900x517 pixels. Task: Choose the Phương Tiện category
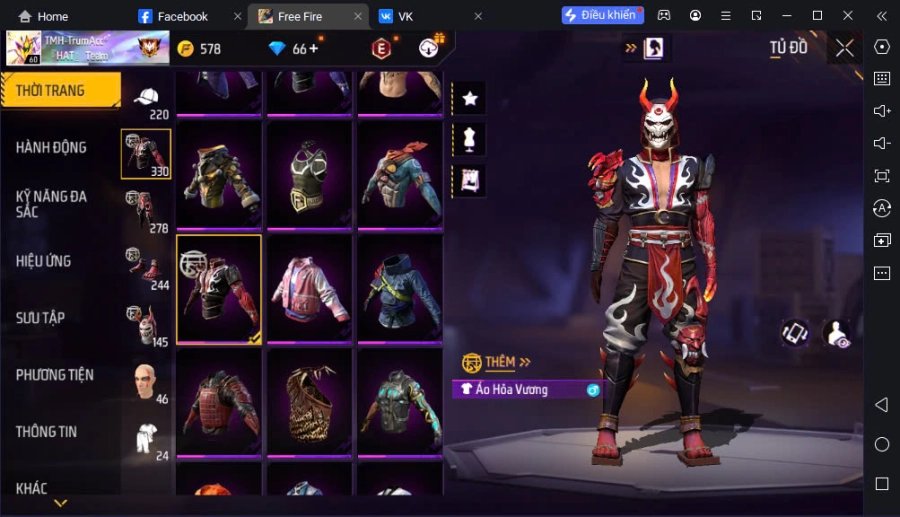coord(55,375)
